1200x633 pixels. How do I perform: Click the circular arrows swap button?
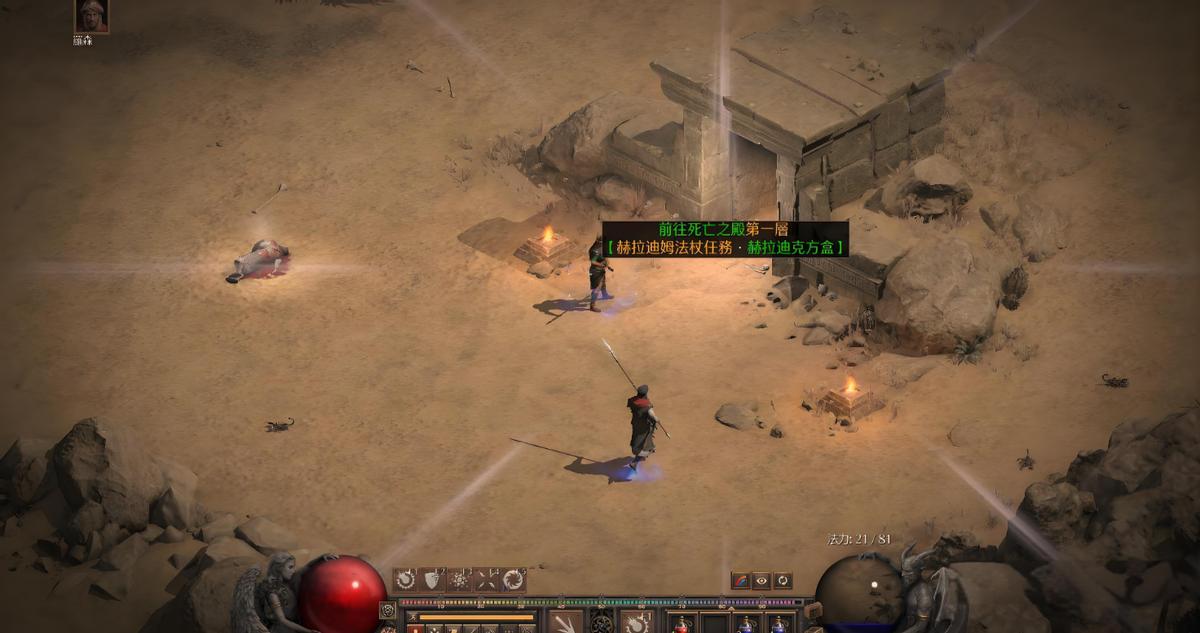(x=782, y=580)
